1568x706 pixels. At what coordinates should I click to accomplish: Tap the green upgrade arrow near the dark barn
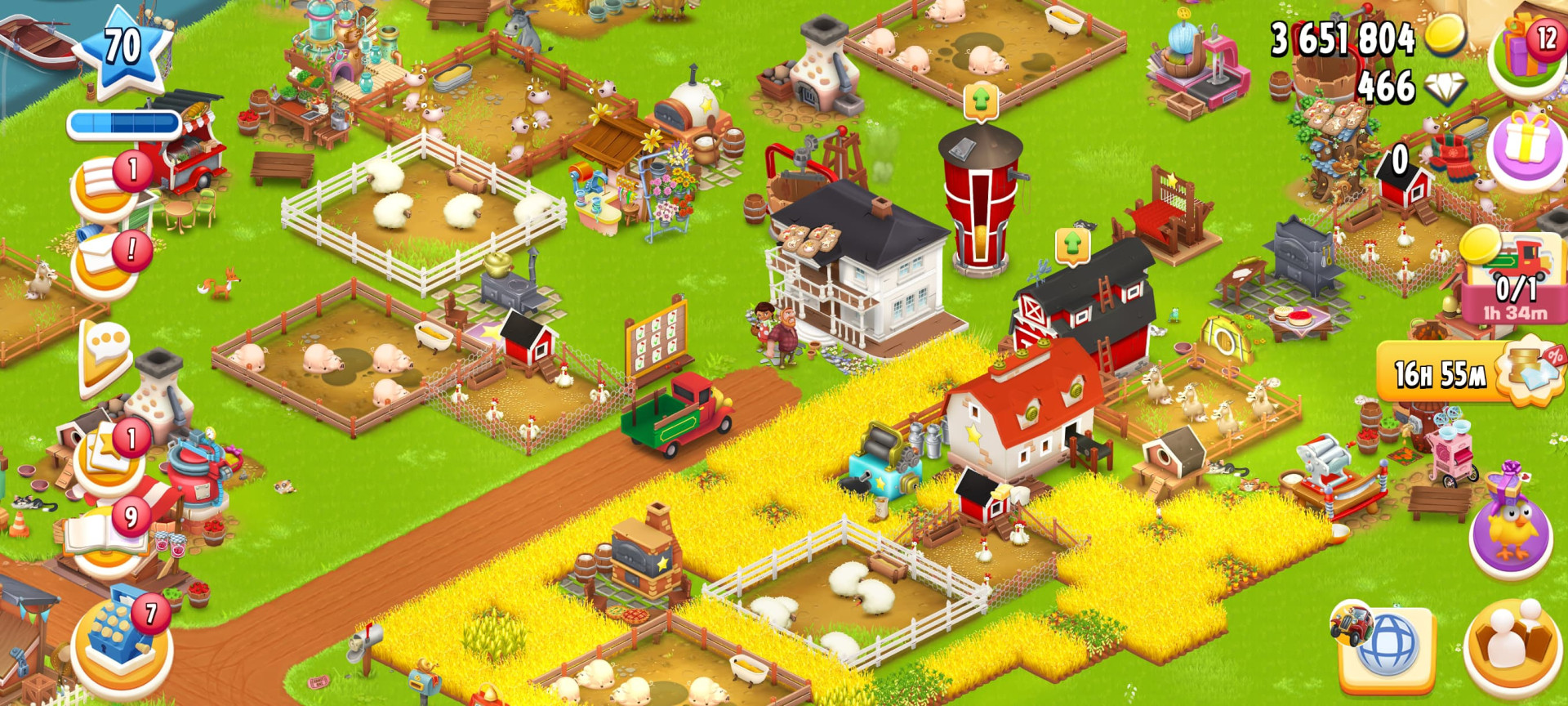[x=1071, y=244]
